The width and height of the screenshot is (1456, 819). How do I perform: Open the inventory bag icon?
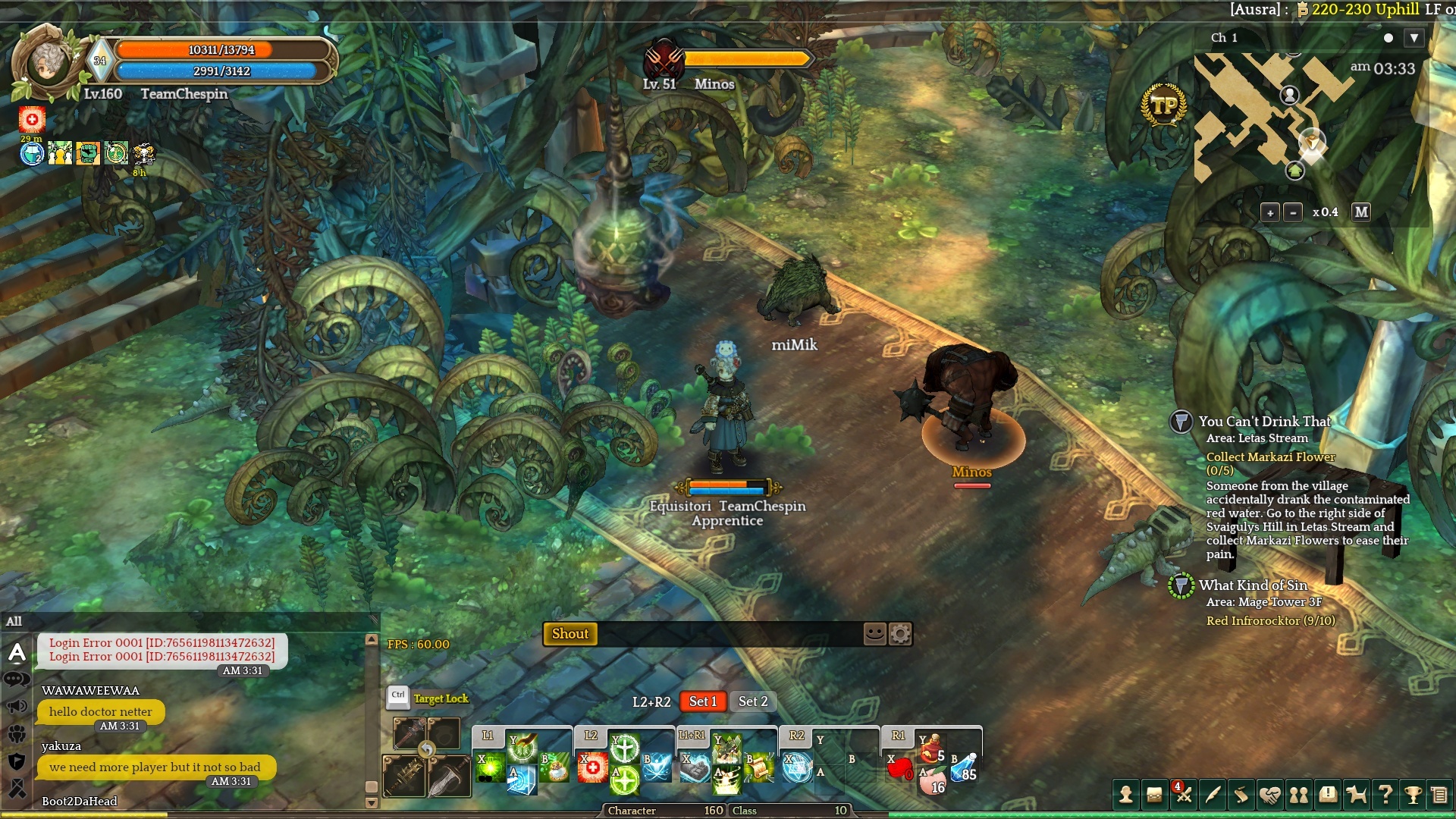(x=1154, y=795)
